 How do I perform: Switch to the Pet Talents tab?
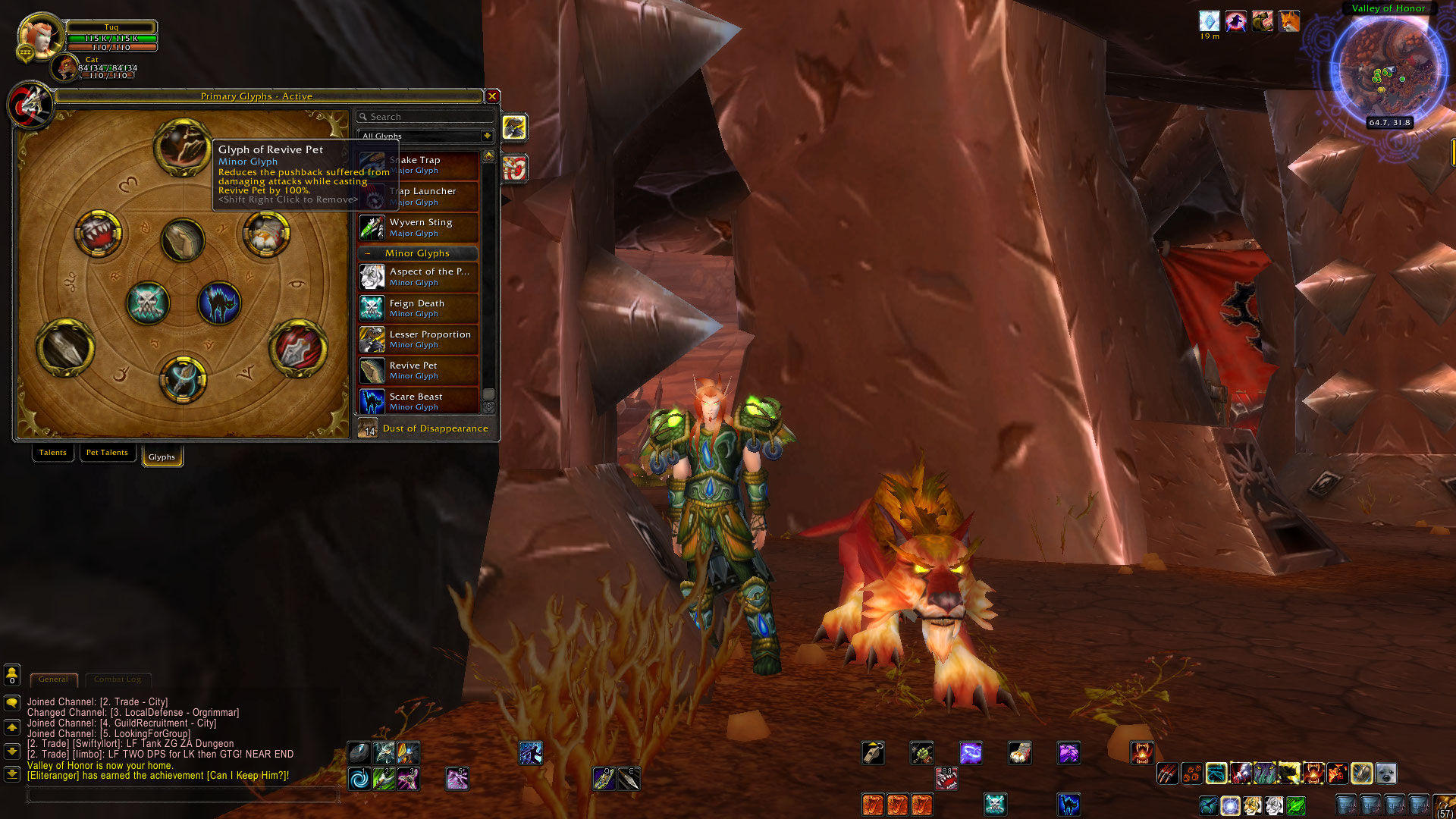[x=107, y=452]
